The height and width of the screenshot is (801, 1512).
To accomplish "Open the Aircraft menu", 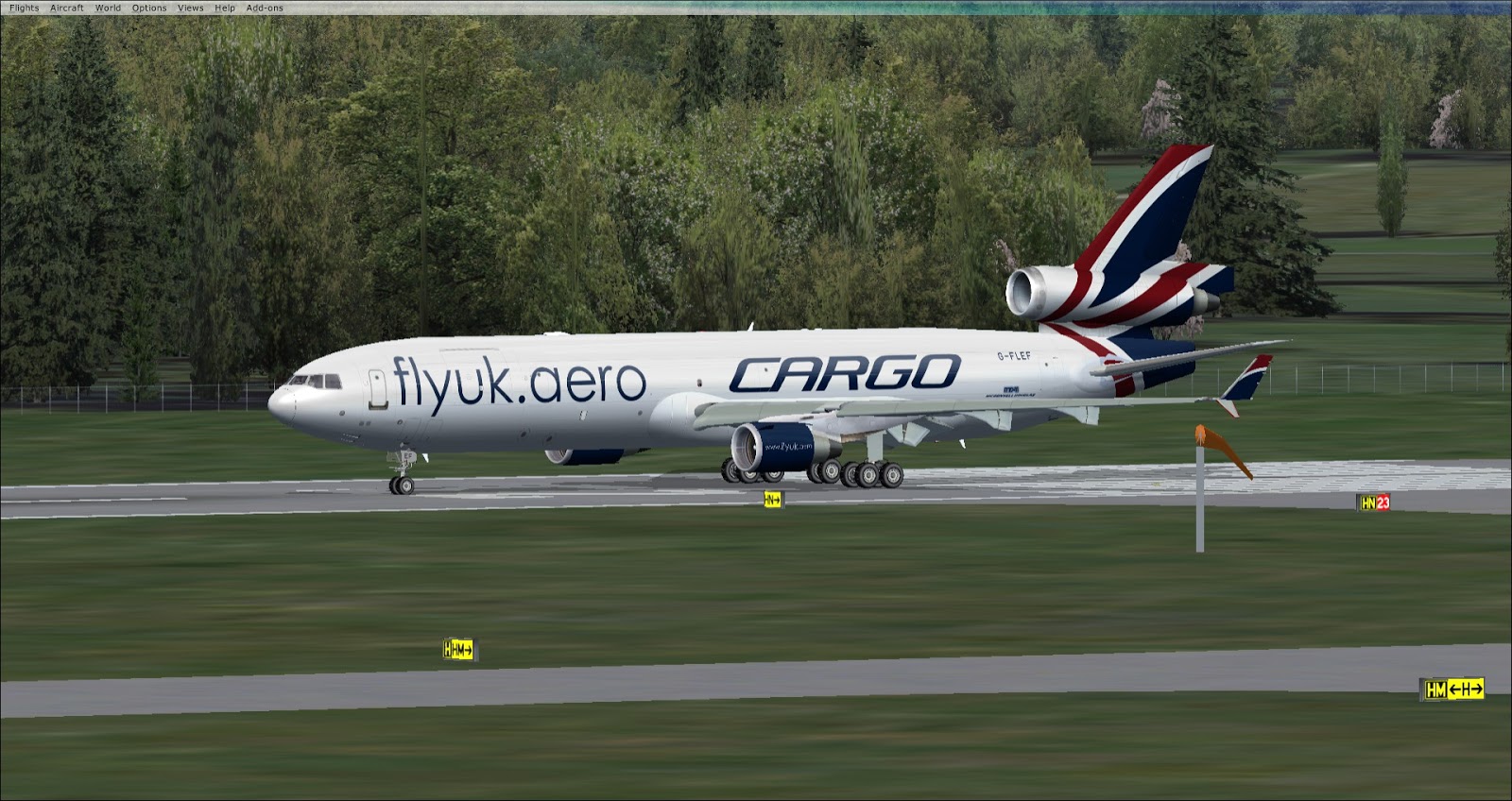I will 66,8.
